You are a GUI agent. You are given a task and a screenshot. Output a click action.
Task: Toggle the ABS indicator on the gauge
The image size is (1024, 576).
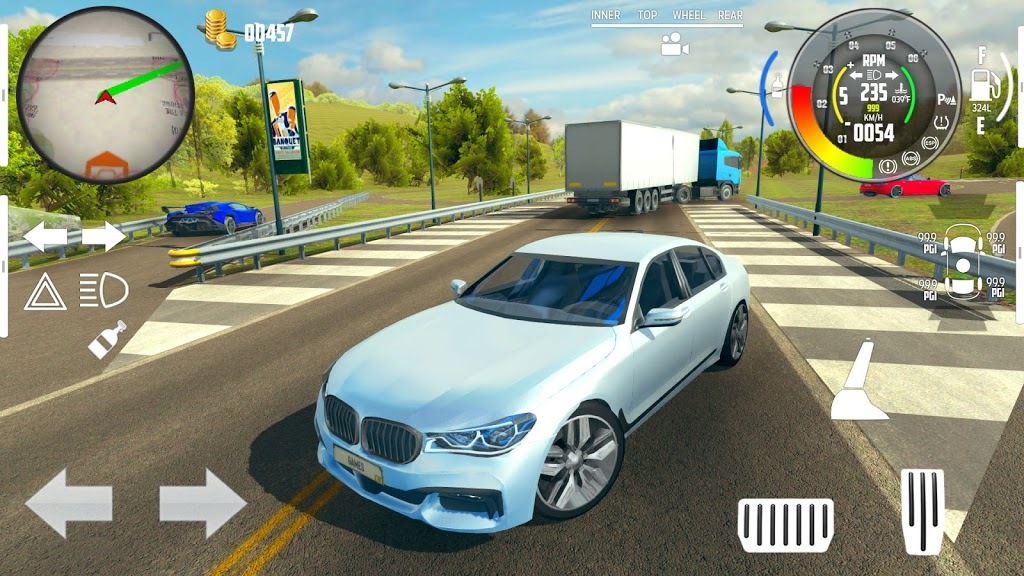point(911,158)
